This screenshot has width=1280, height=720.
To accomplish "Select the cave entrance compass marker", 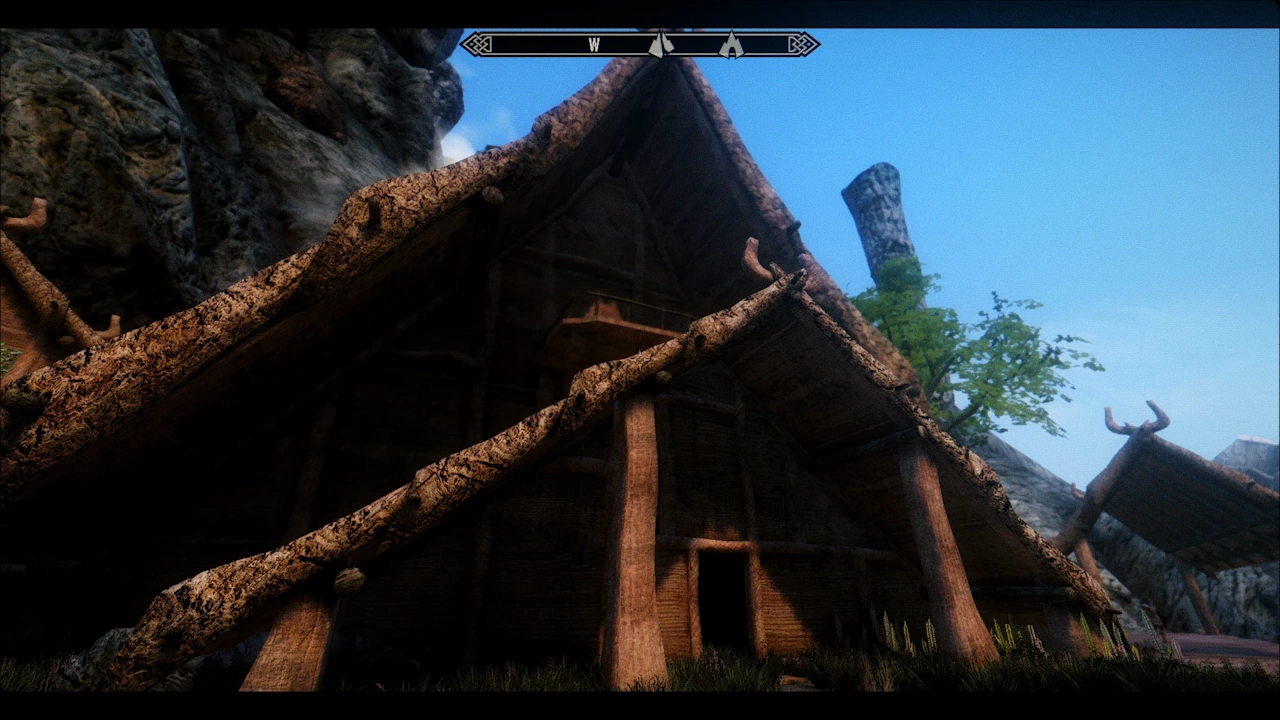I will click(731, 45).
